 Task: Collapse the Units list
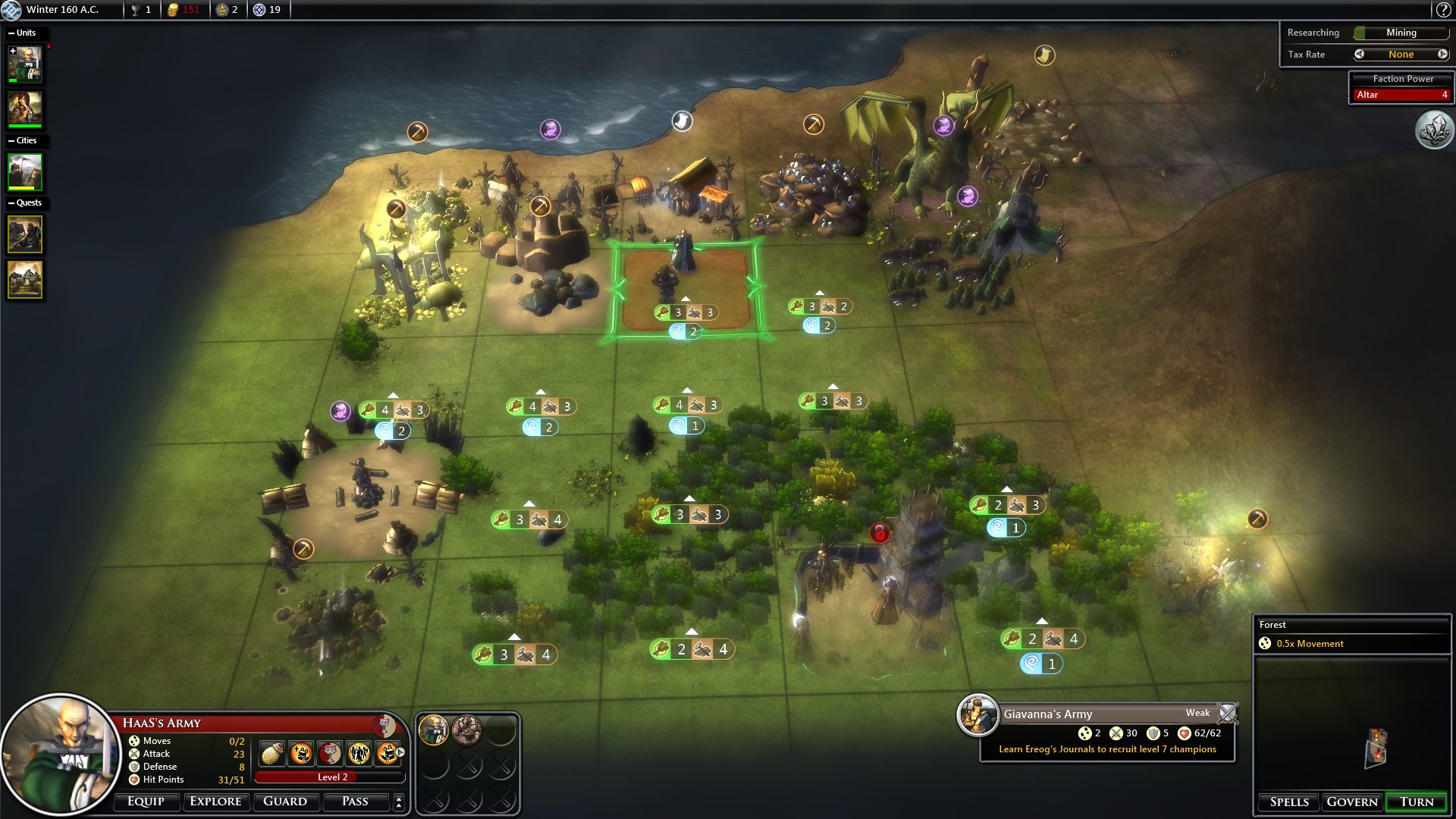[11, 33]
